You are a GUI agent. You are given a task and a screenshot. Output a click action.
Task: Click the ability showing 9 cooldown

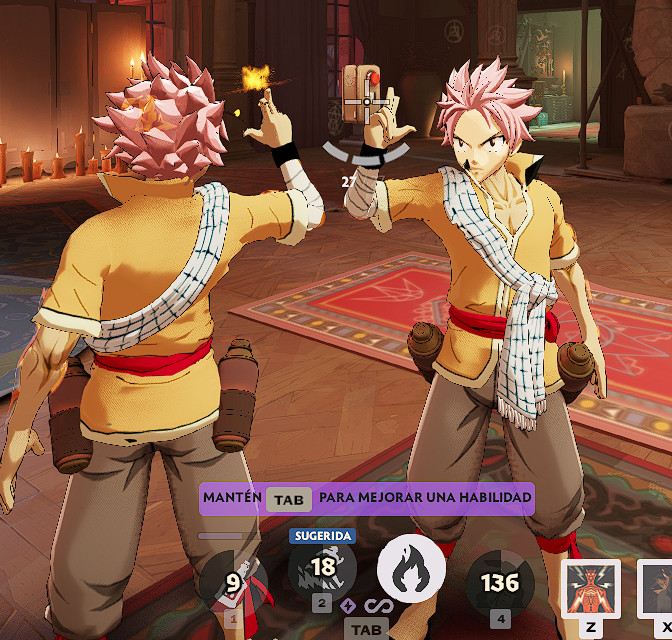(x=233, y=581)
